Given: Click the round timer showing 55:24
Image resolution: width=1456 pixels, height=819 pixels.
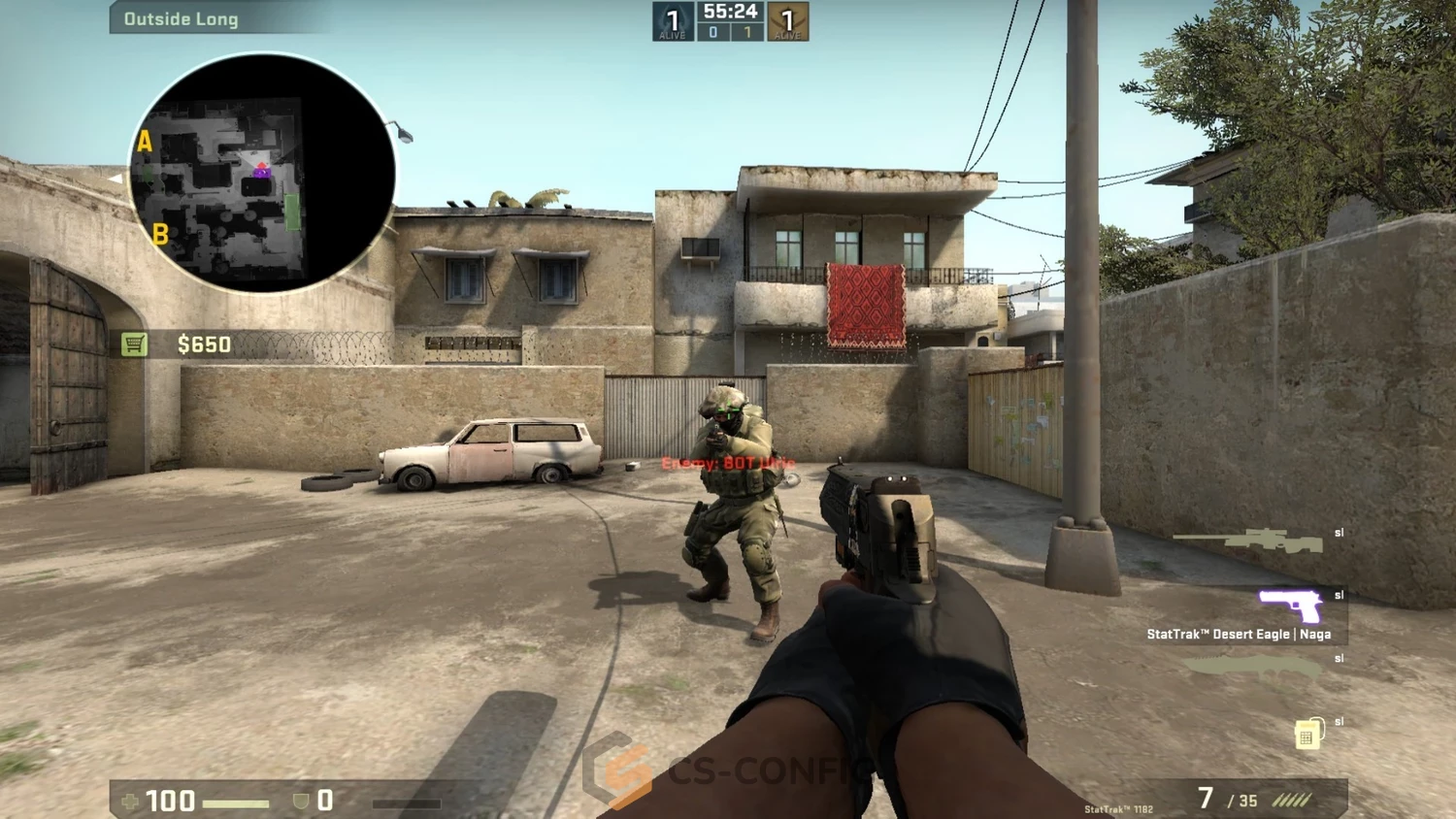Looking at the screenshot, I should (730, 12).
